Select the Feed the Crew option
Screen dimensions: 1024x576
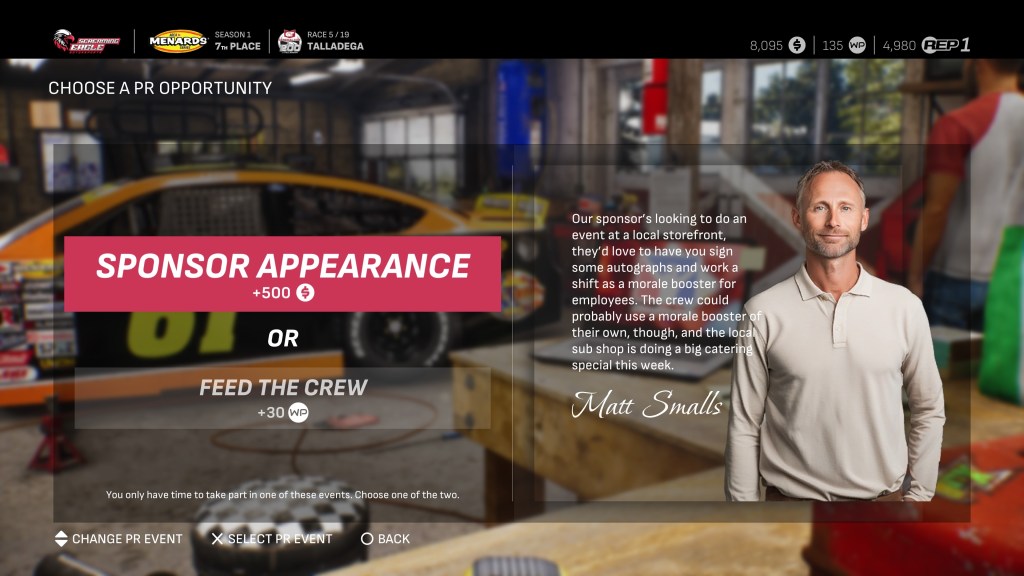[x=283, y=398]
